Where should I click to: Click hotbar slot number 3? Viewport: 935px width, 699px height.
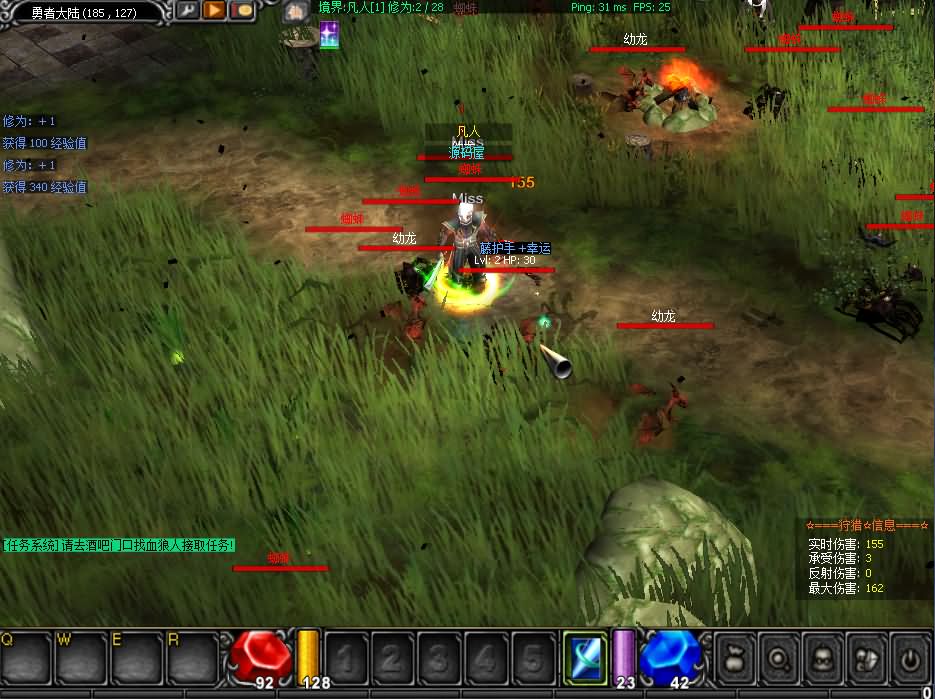(439, 658)
